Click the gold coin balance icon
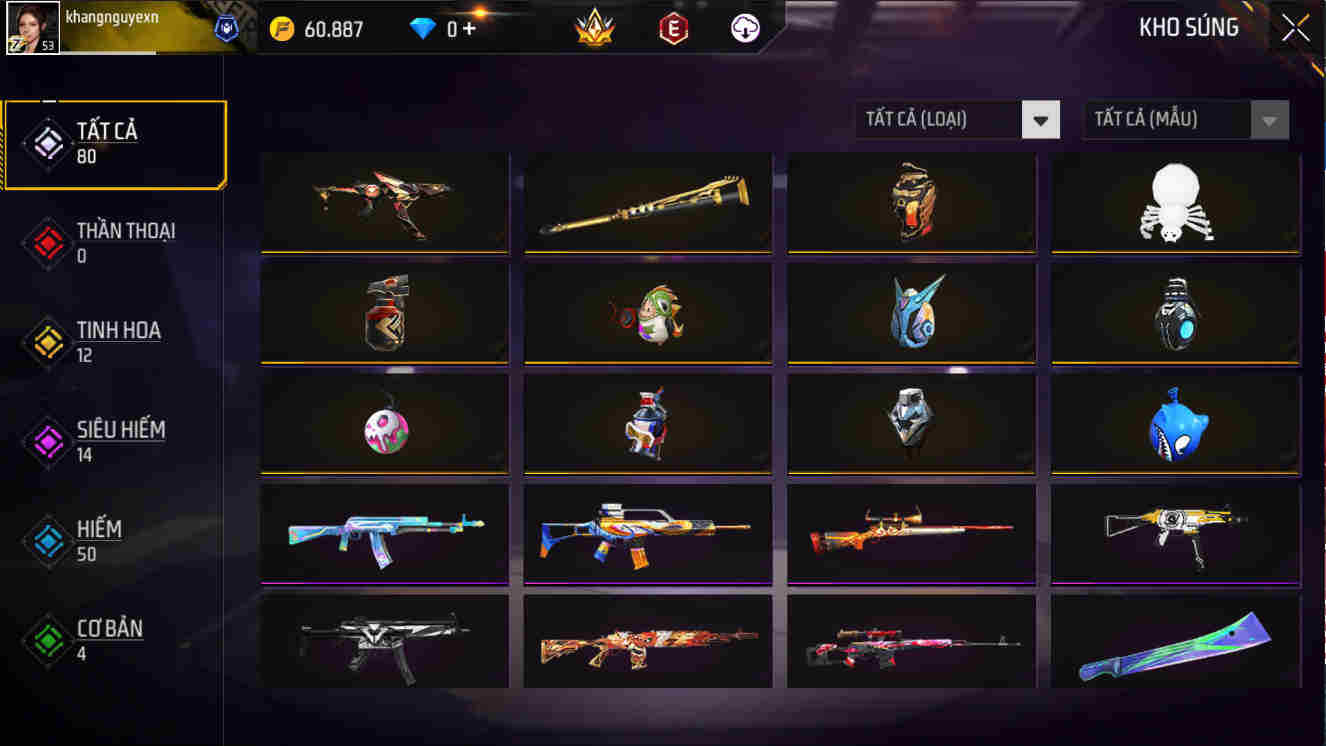Screen dimensions: 1326x746 point(284,27)
